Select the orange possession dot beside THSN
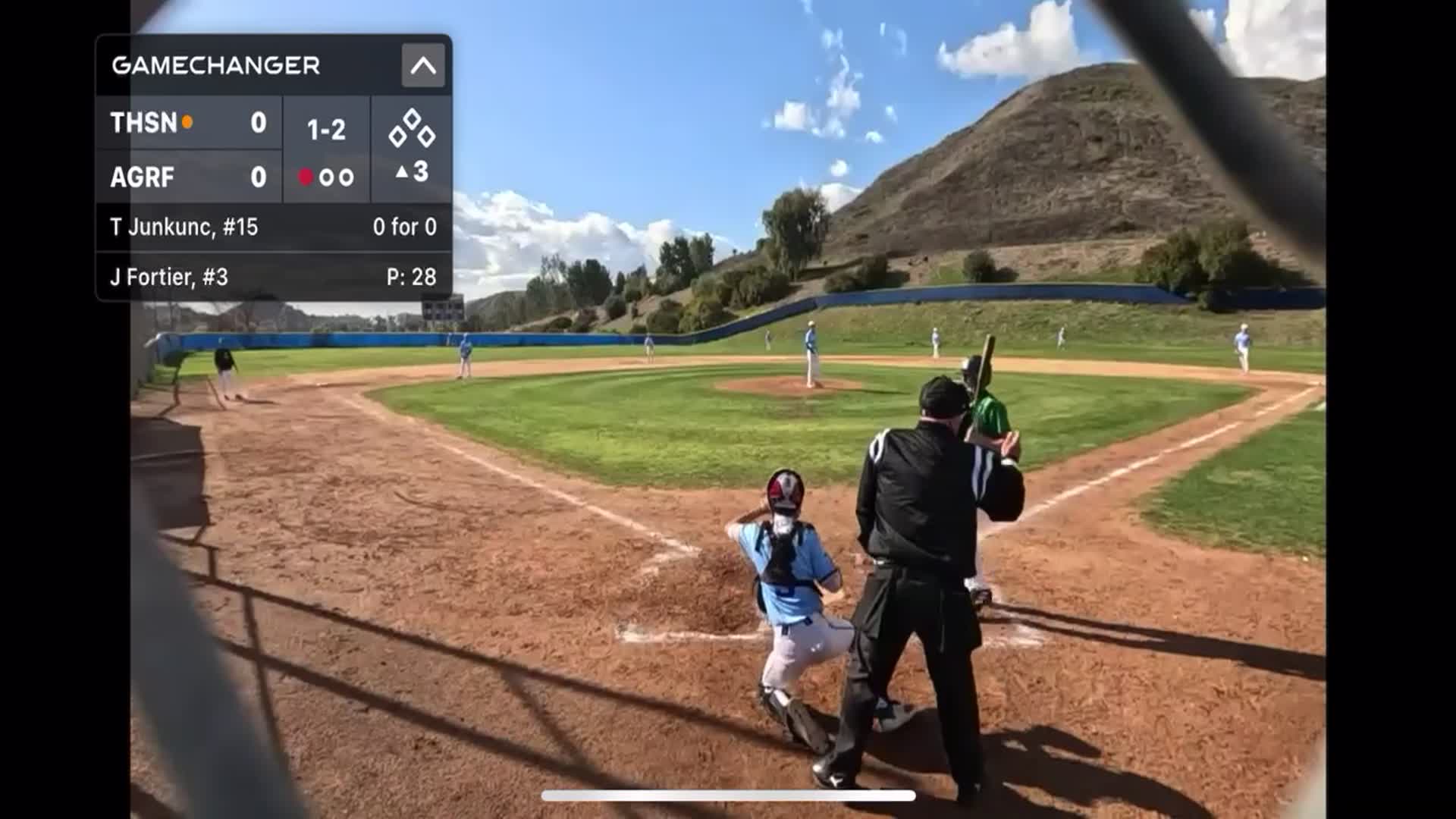 [186, 121]
